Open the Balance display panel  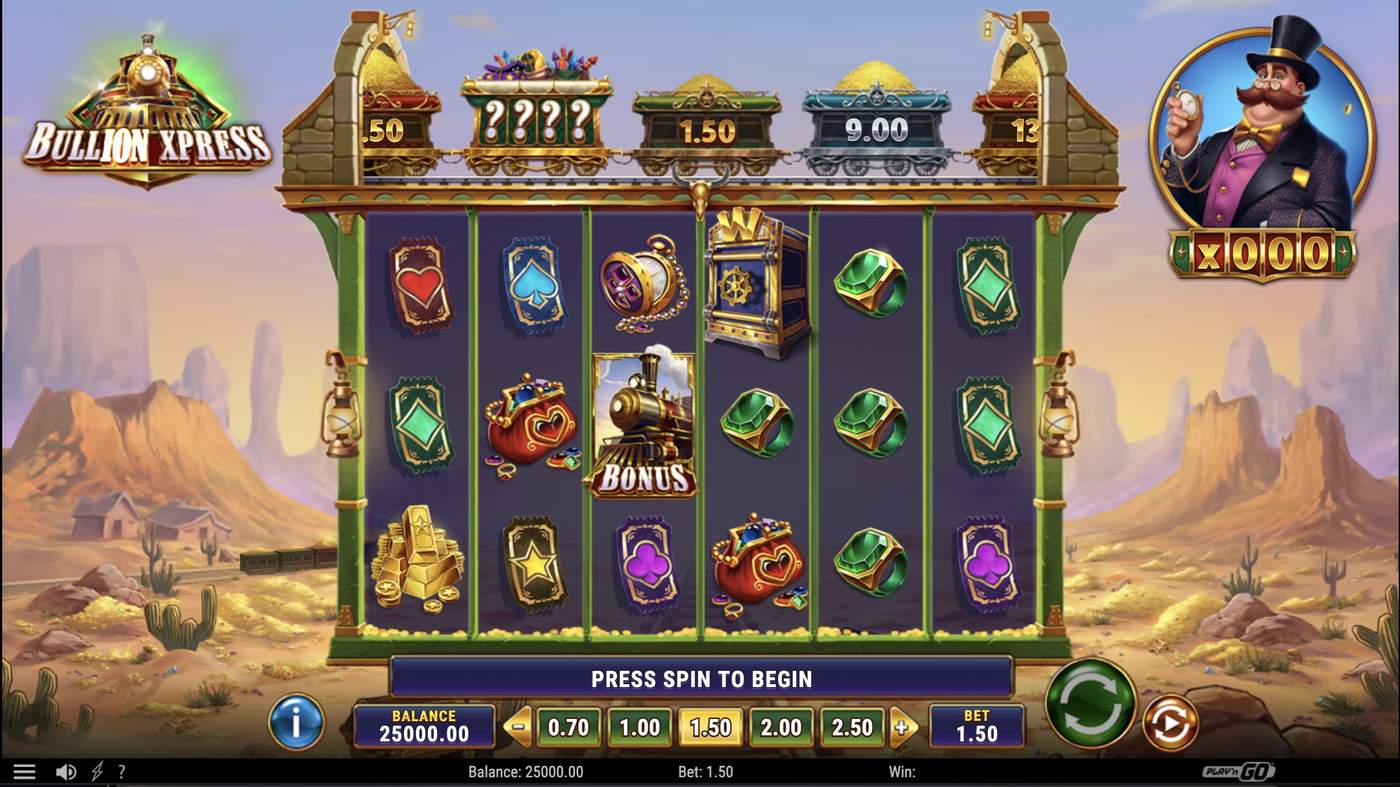[424, 727]
